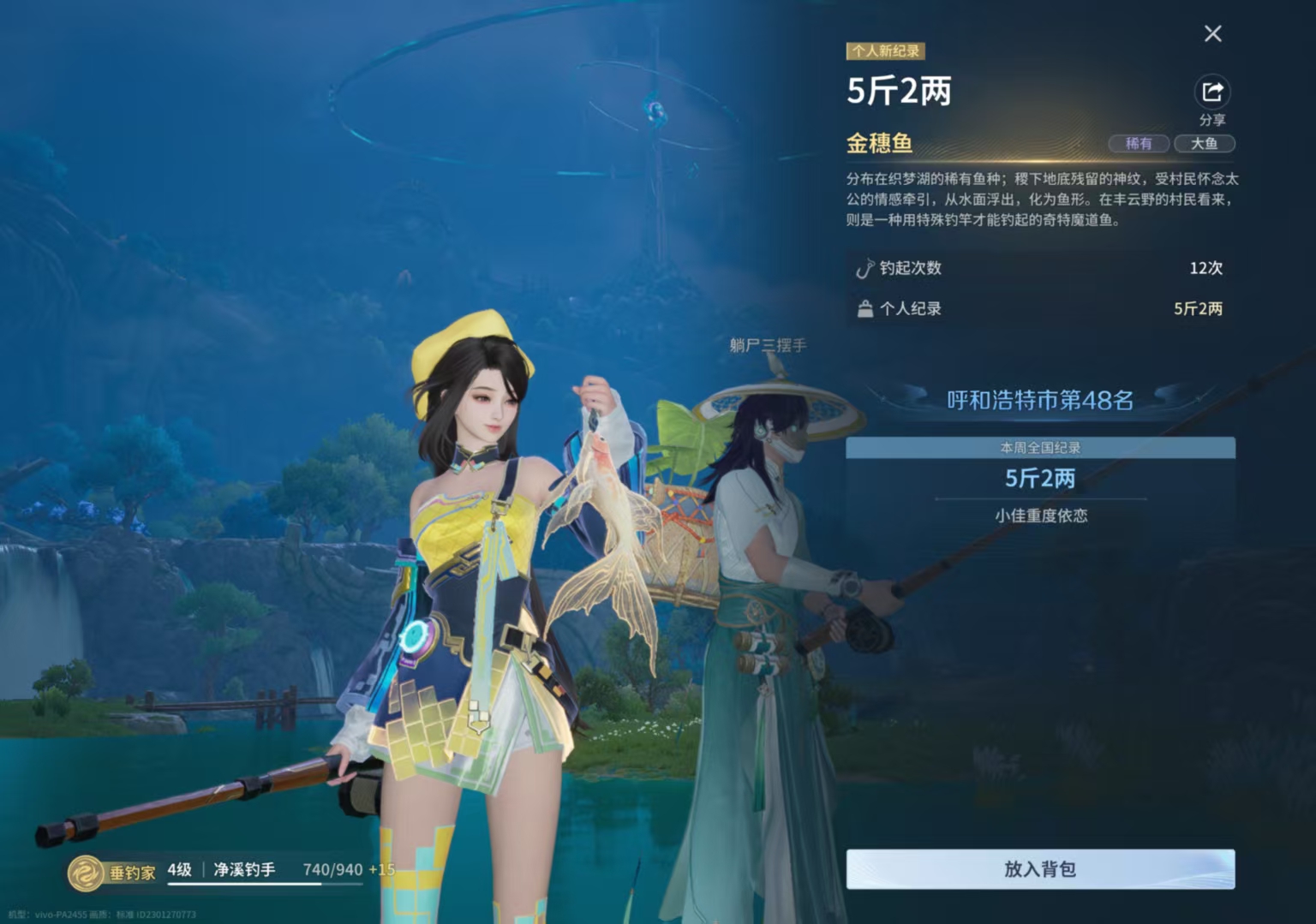Close the fish catch result panel
This screenshot has width=1316, height=924.
point(1212,33)
